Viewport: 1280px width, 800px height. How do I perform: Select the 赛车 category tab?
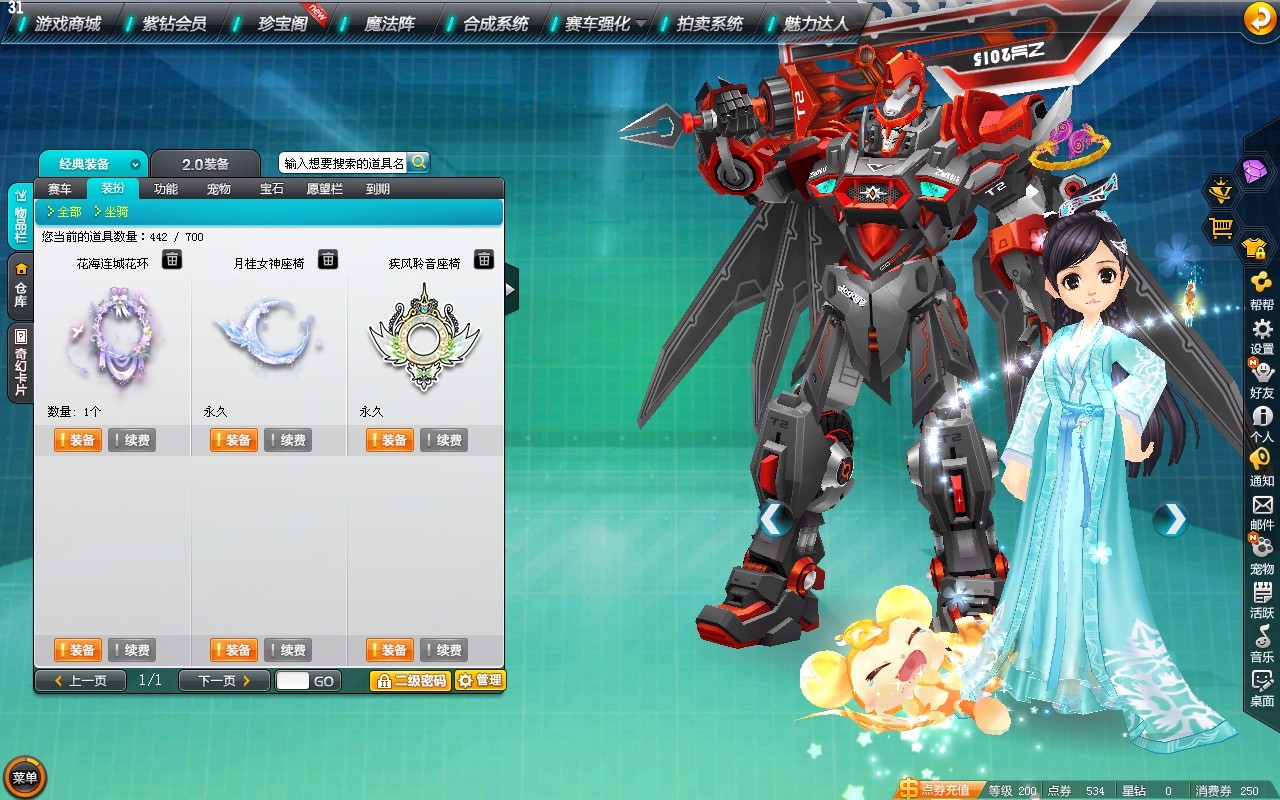60,189
